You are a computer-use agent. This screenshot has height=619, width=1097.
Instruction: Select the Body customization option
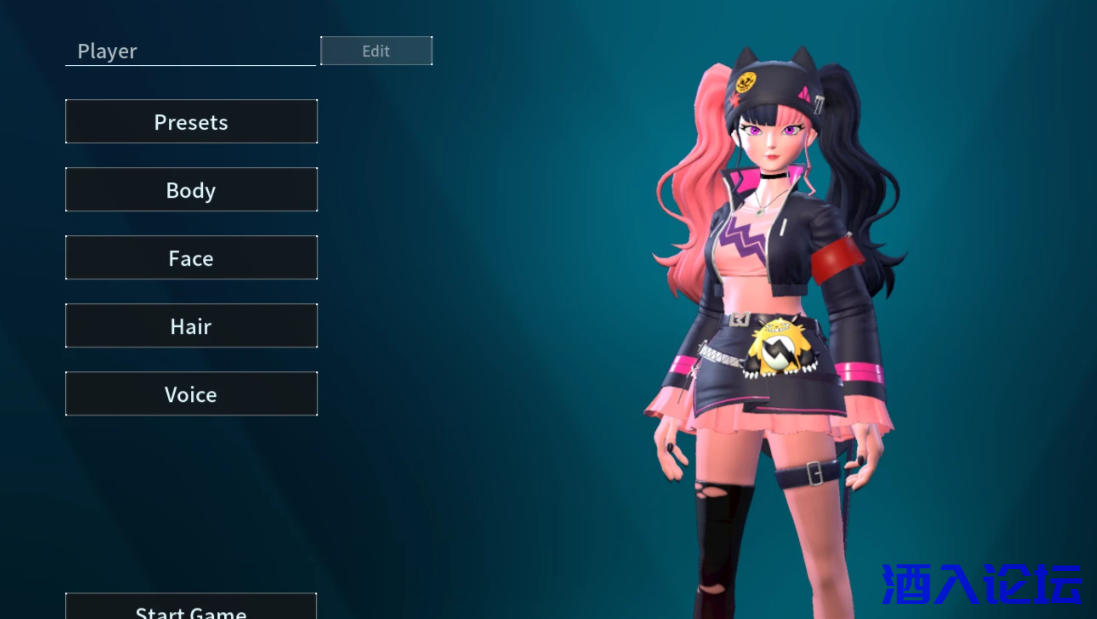pos(191,190)
